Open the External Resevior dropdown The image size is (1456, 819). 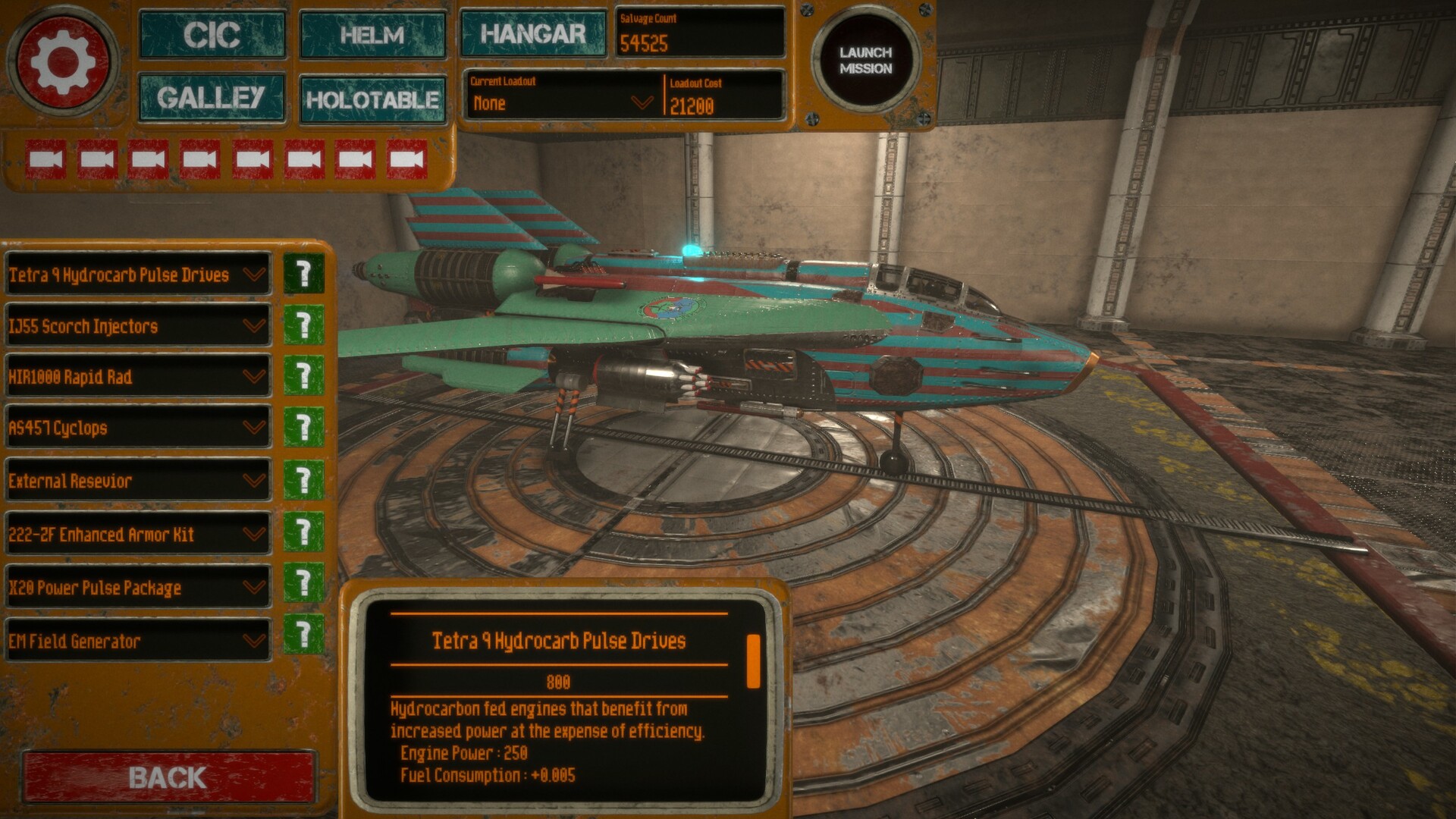click(x=138, y=481)
